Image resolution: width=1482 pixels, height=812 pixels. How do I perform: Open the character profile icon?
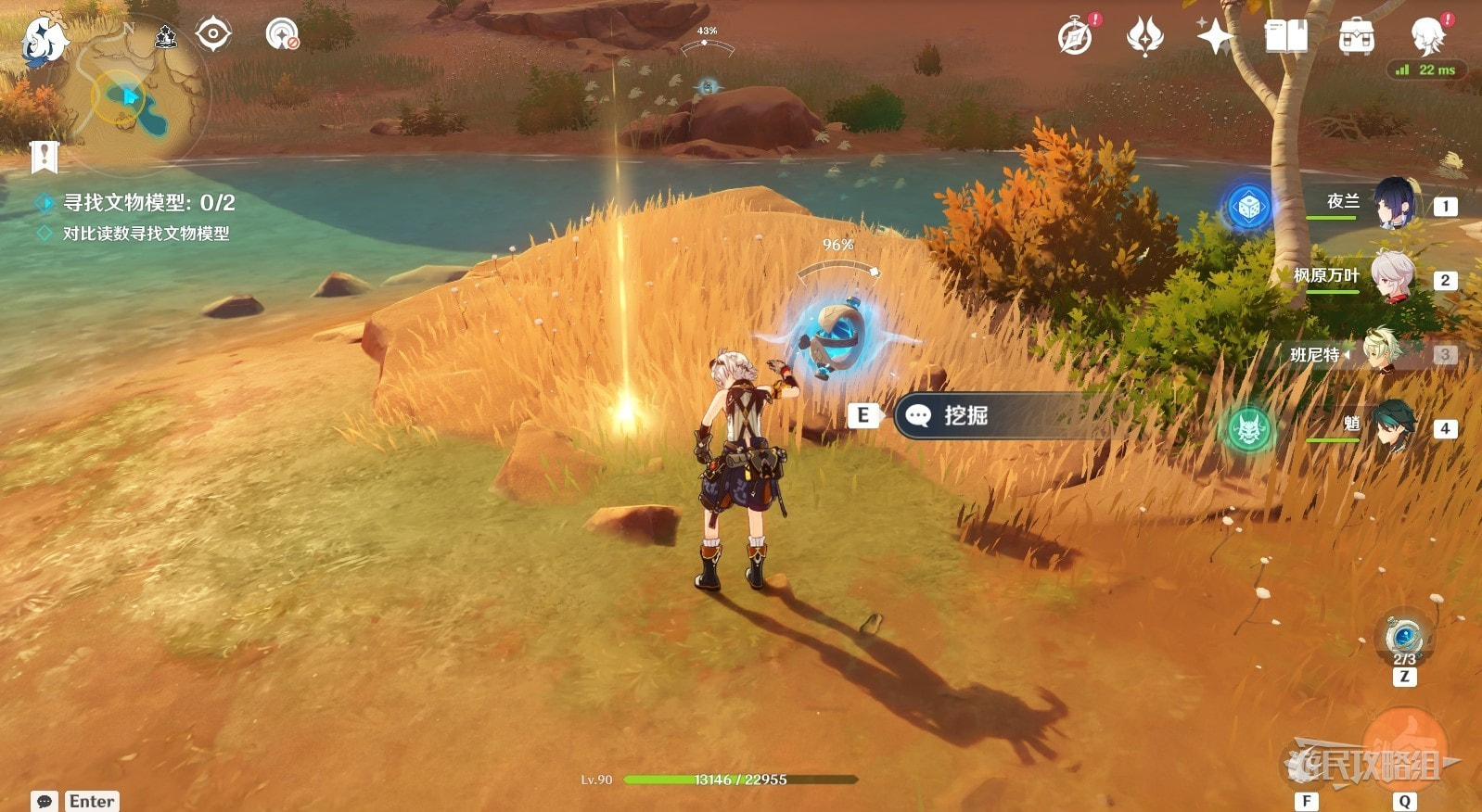[x=1426, y=37]
